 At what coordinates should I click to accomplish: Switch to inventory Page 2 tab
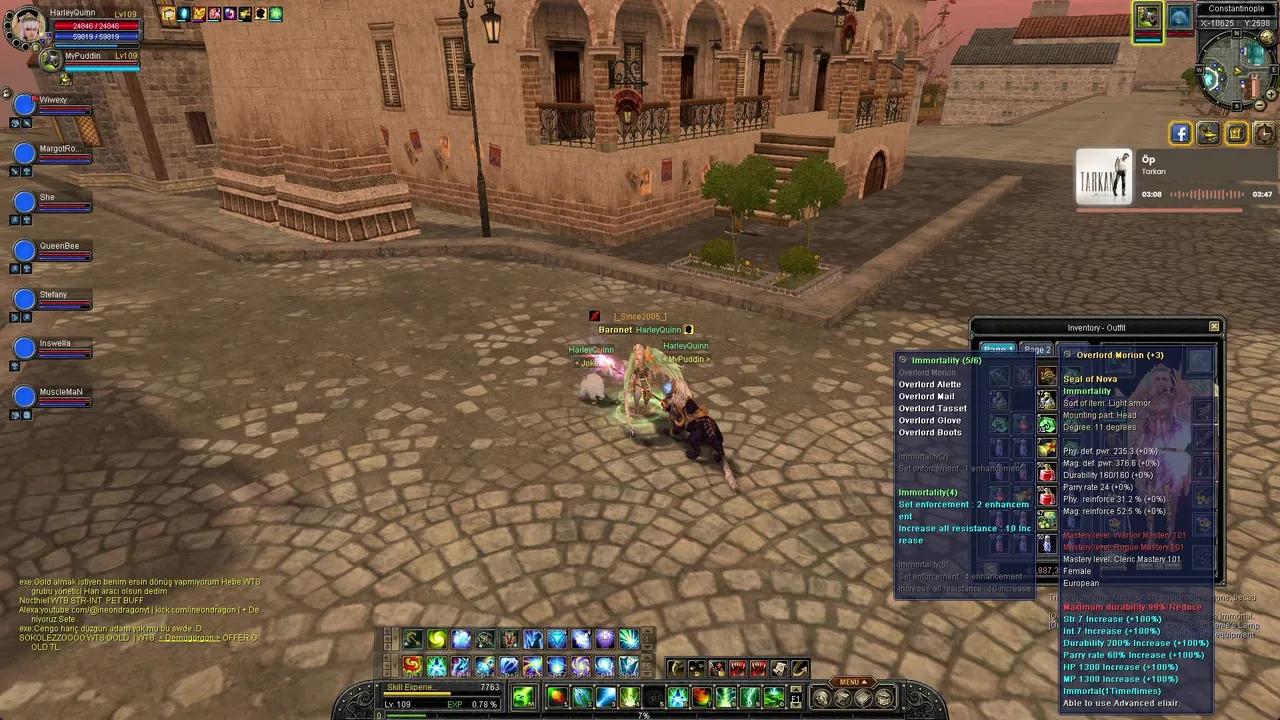[1037, 350]
